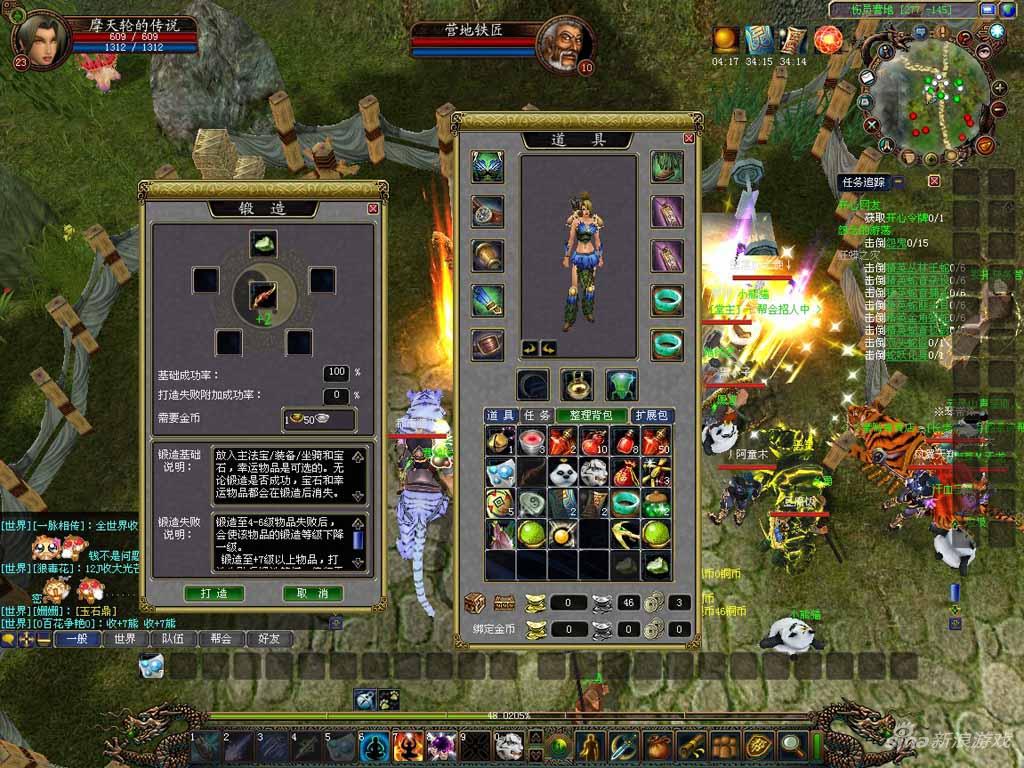Select the red lucky bag item

[625, 472]
